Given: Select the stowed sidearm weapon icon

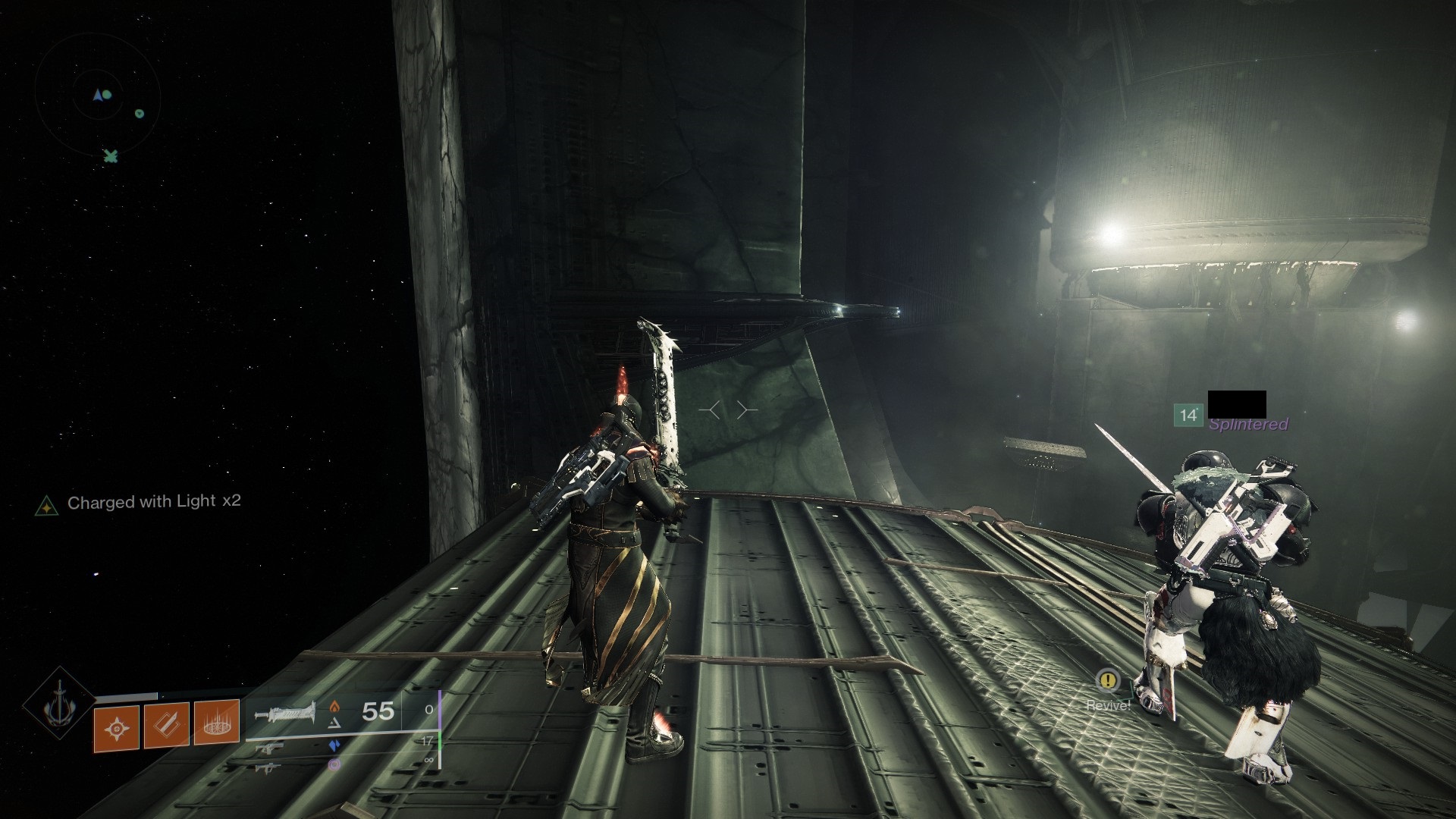Looking at the screenshot, I should pyautogui.click(x=270, y=749).
